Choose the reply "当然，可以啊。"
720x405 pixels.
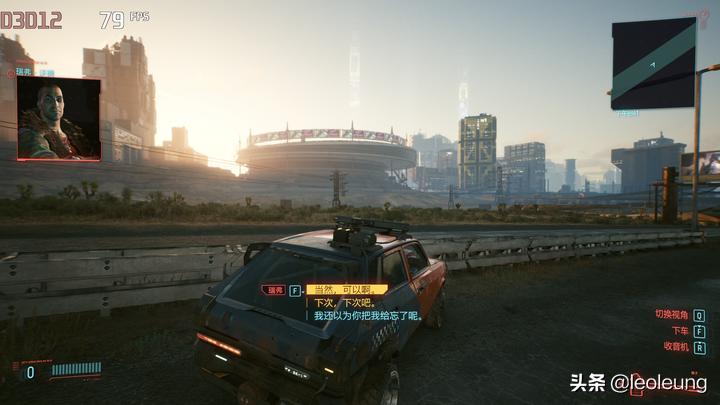click(x=338, y=290)
